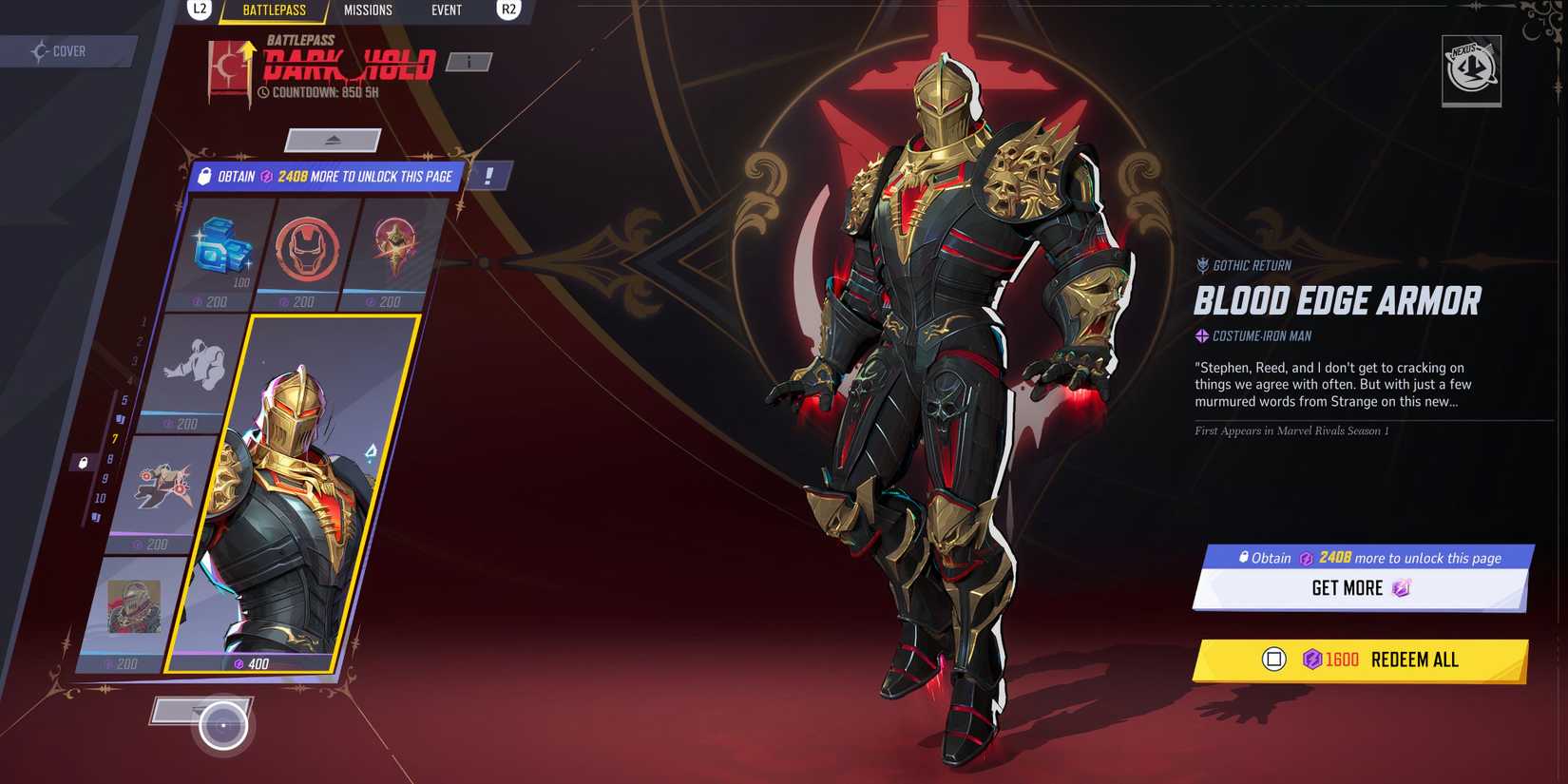1568x784 pixels.
Task: Click the Get More button
Action: [x=1360, y=587]
